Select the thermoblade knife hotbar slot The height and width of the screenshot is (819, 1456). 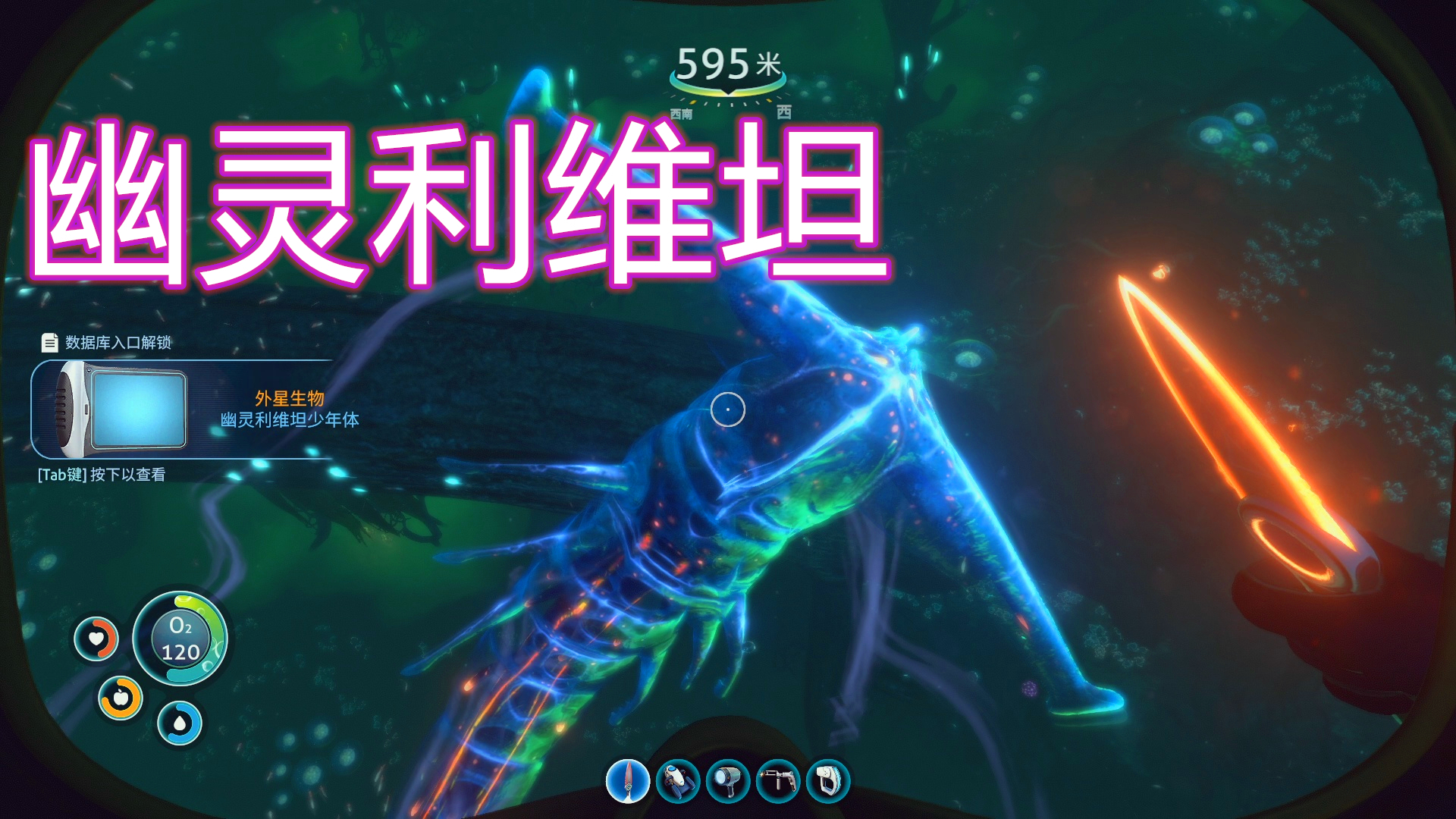628,781
